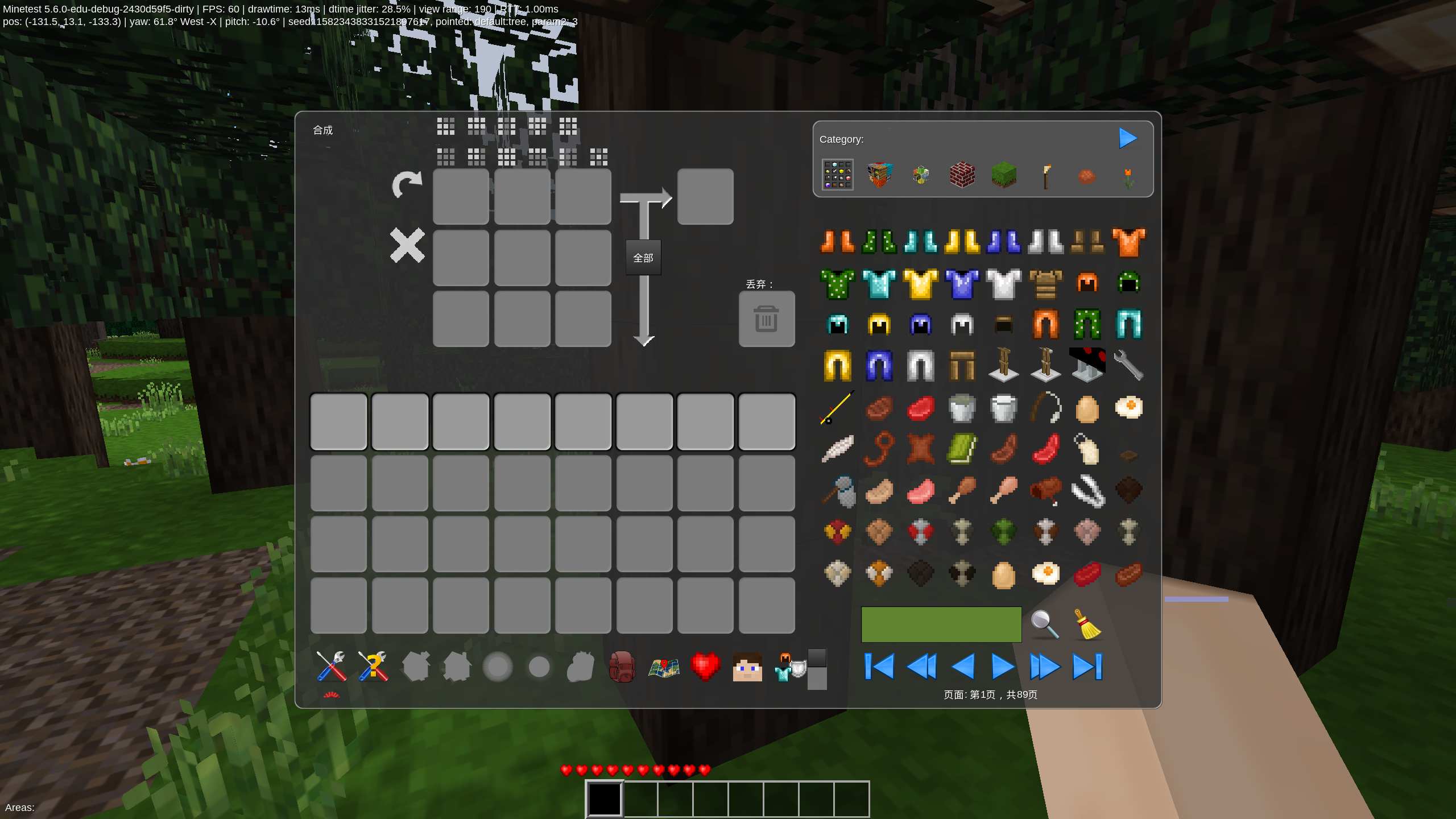The image size is (1456, 819).
Task: Select the all-items category grid
Action: 837,175
